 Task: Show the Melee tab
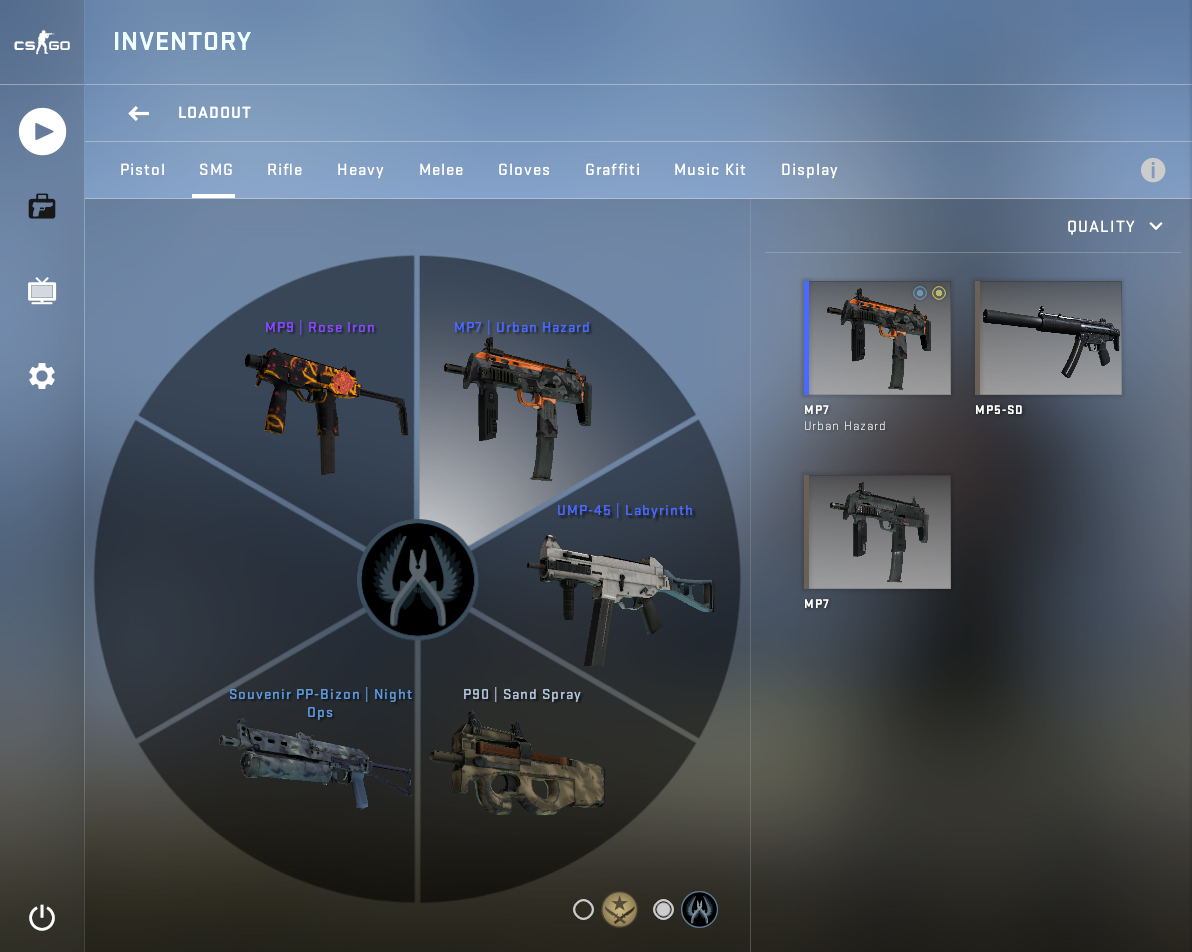pyautogui.click(x=441, y=170)
